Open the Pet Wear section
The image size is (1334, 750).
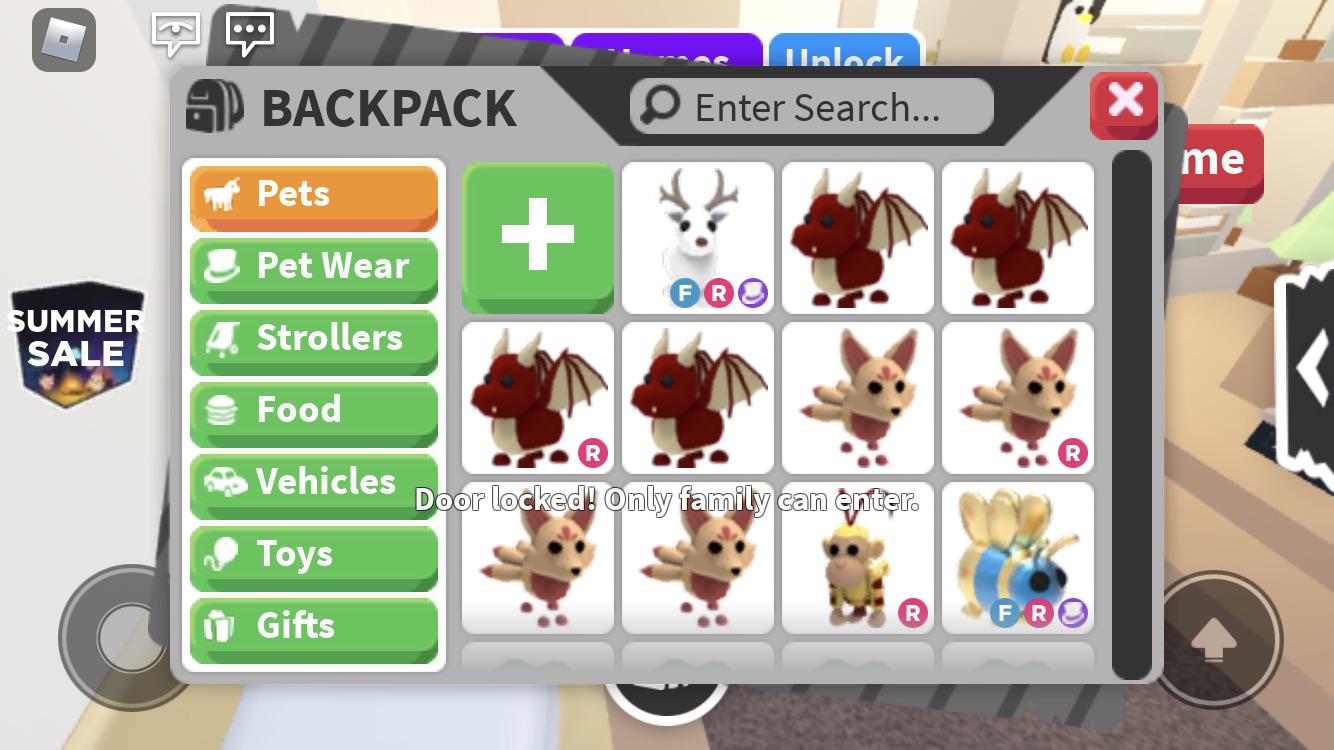tap(224, 266)
